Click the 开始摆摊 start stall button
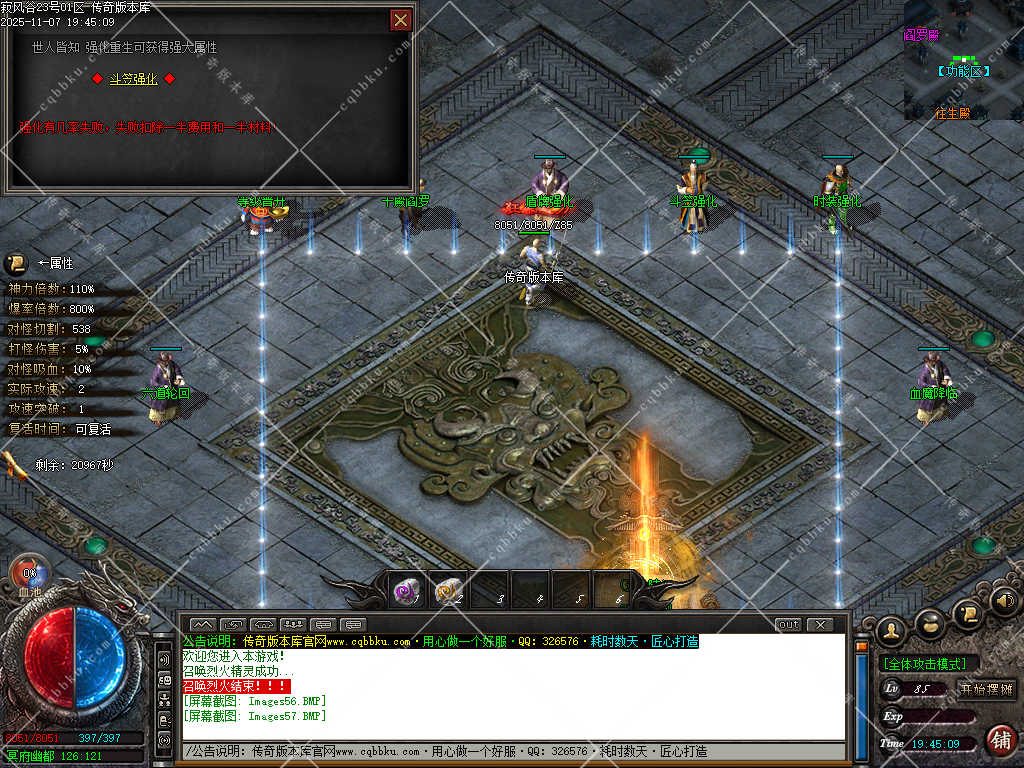 pos(986,689)
